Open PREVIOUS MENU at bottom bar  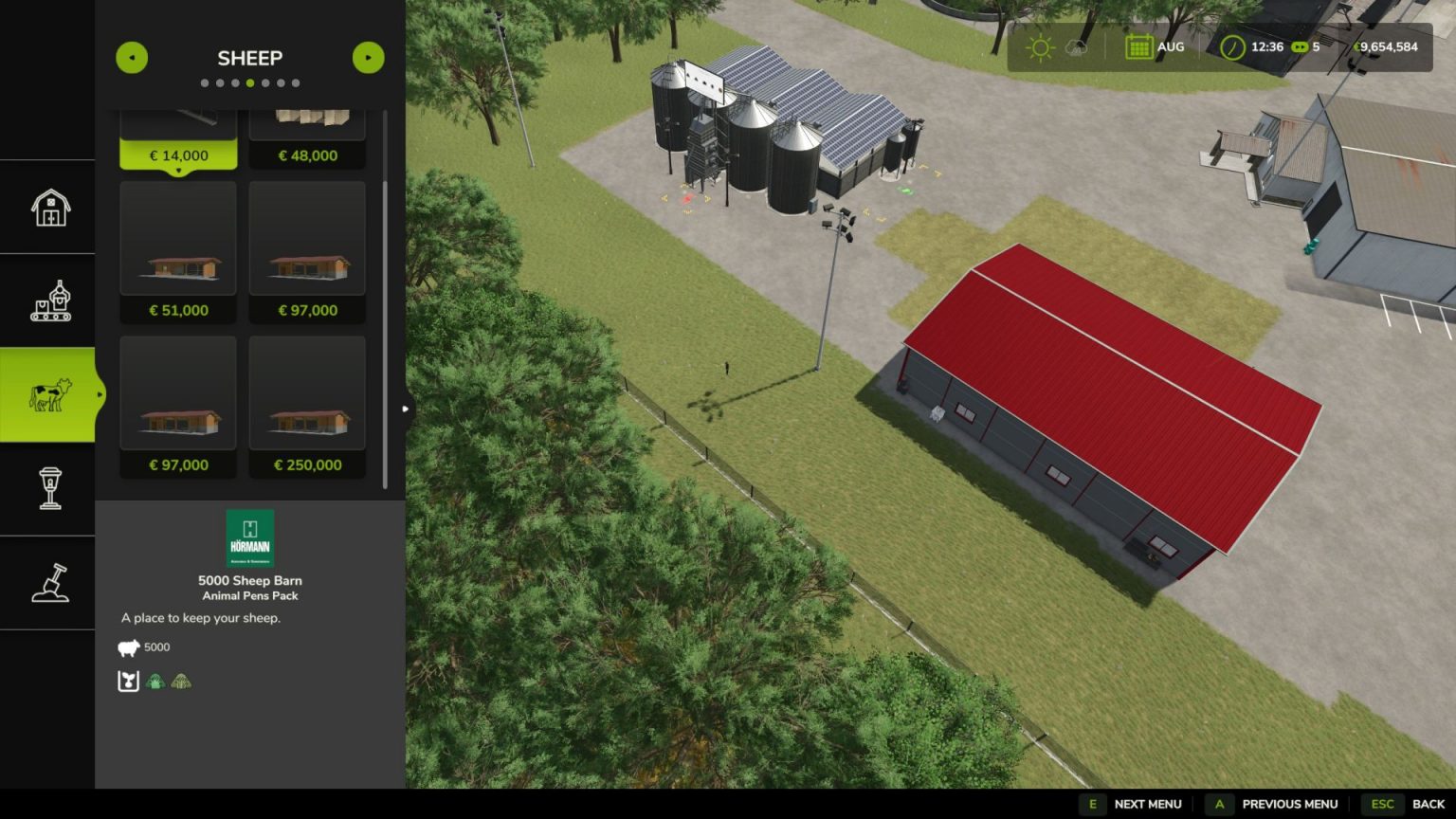[1289, 804]
